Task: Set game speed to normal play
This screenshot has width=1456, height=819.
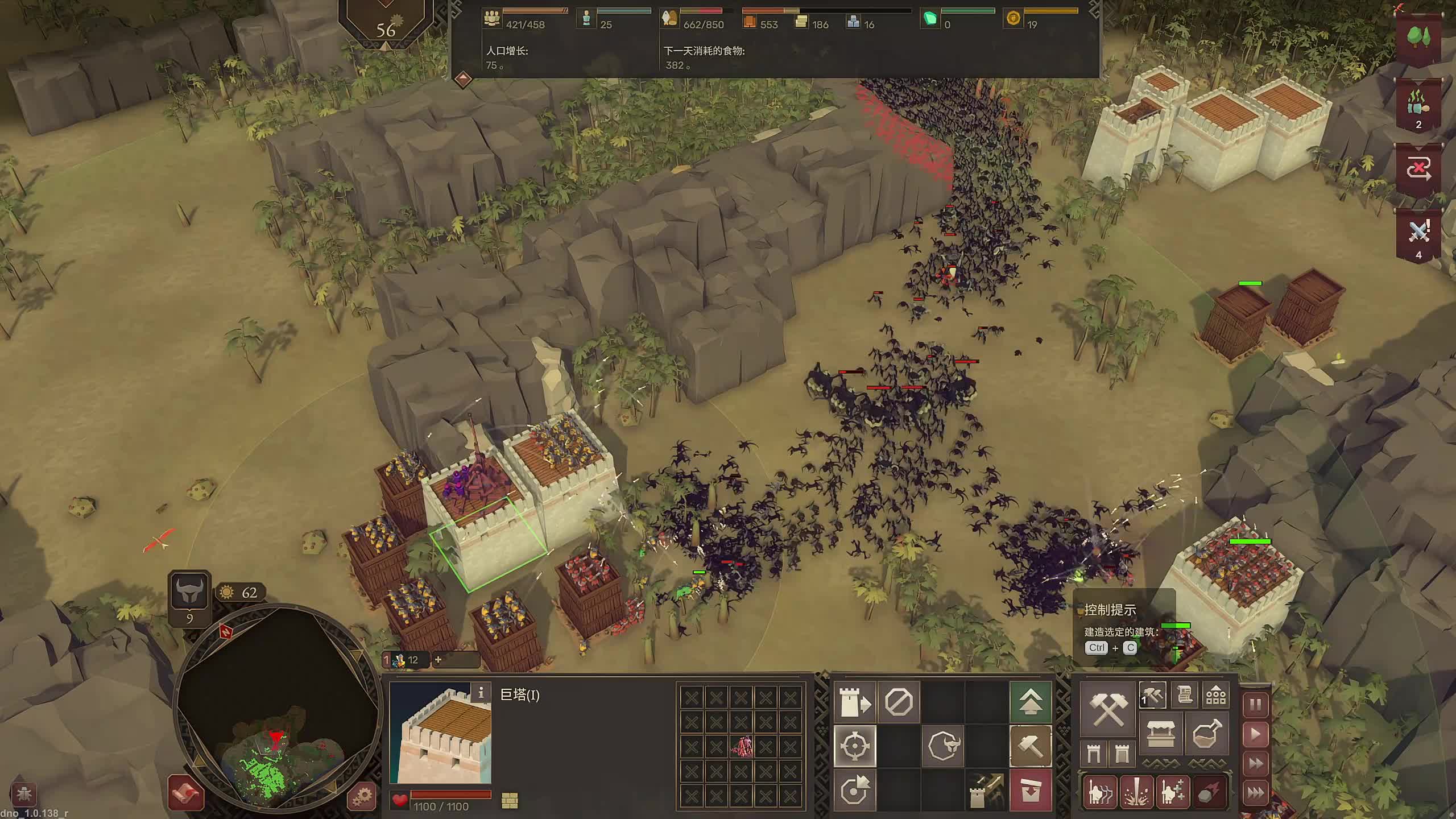Action: click(x=1256, y=734)
